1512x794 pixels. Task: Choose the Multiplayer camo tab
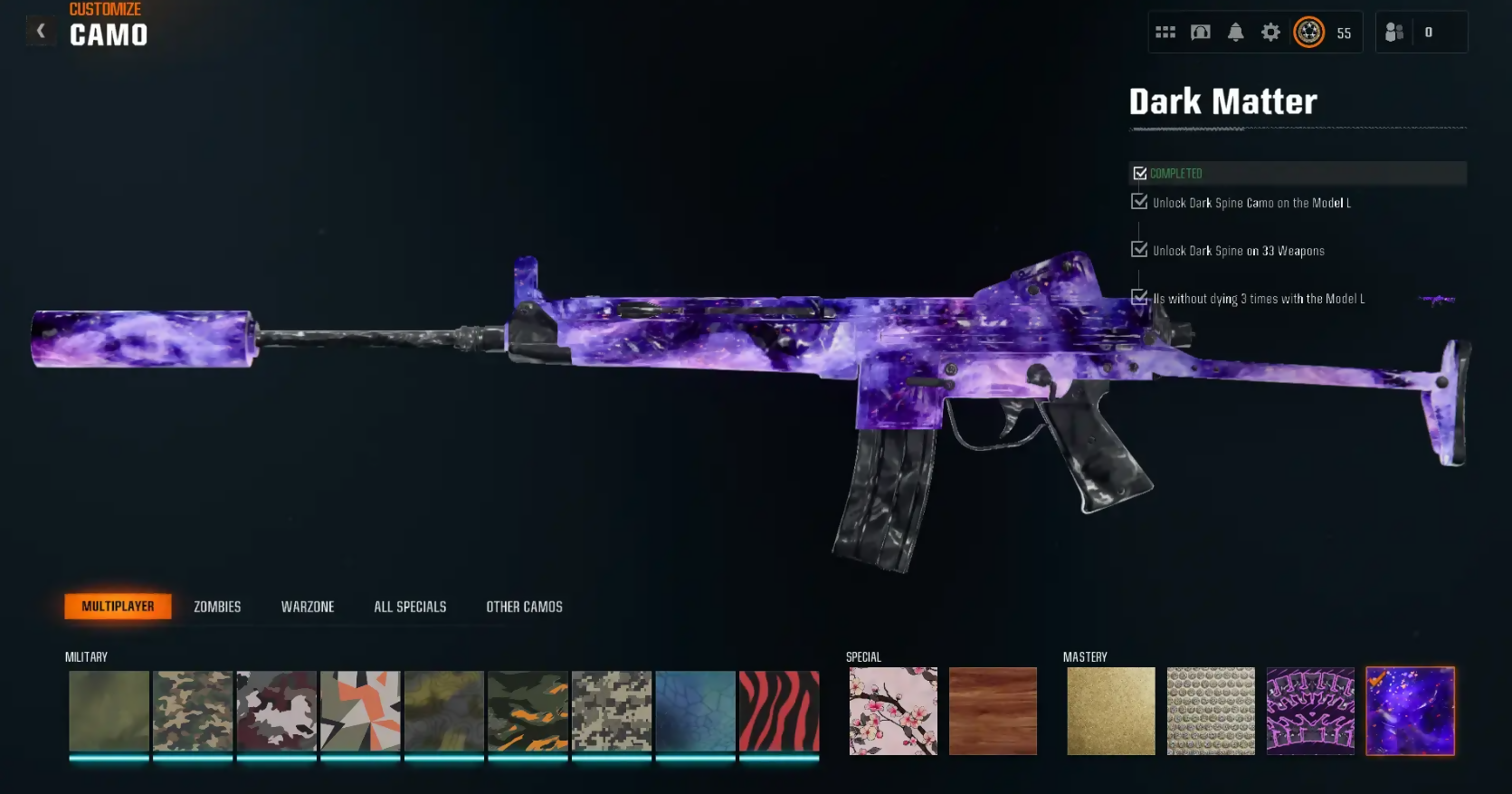point(118,607)
